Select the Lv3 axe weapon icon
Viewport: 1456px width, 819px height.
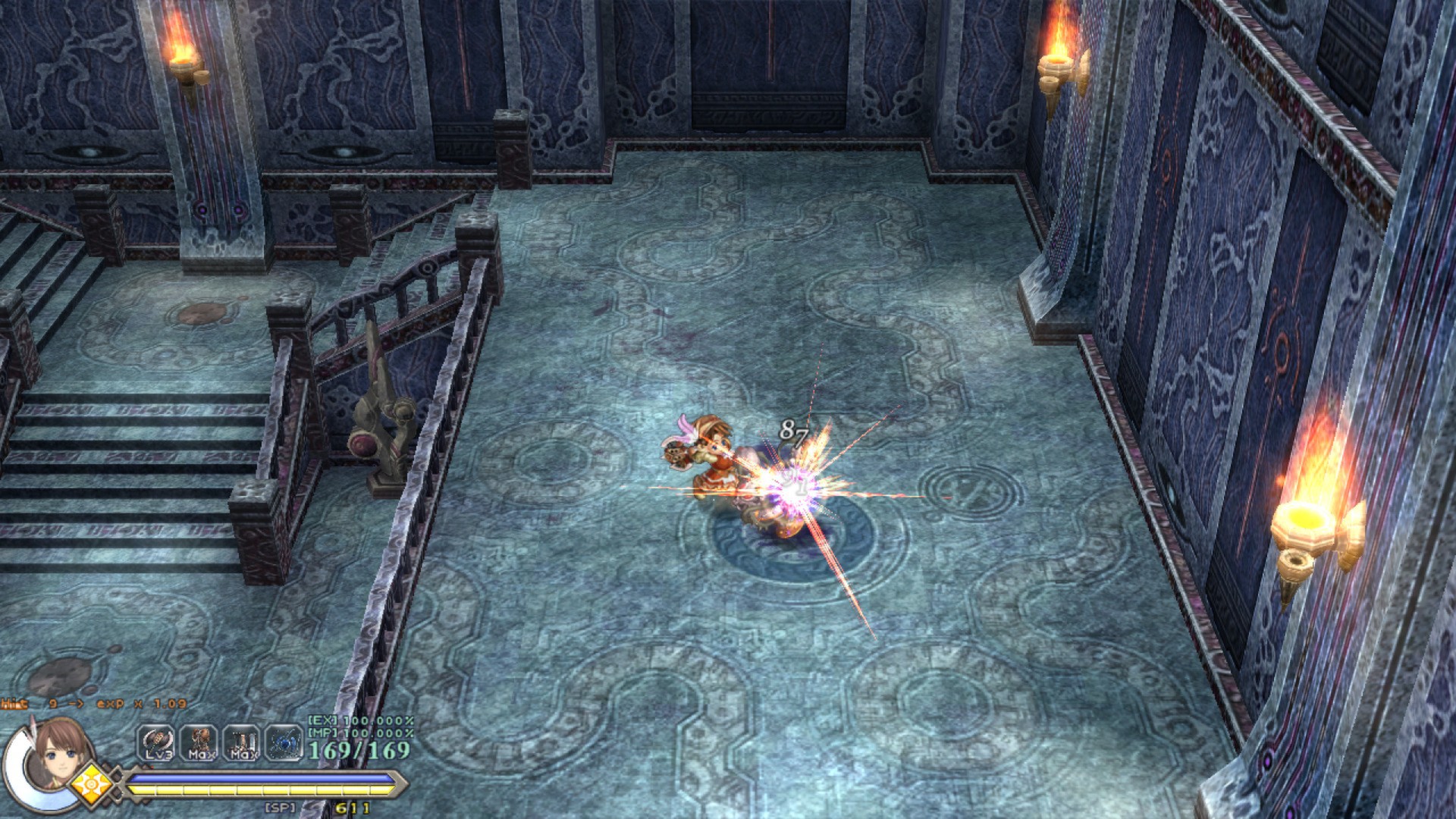click(155, 741)
